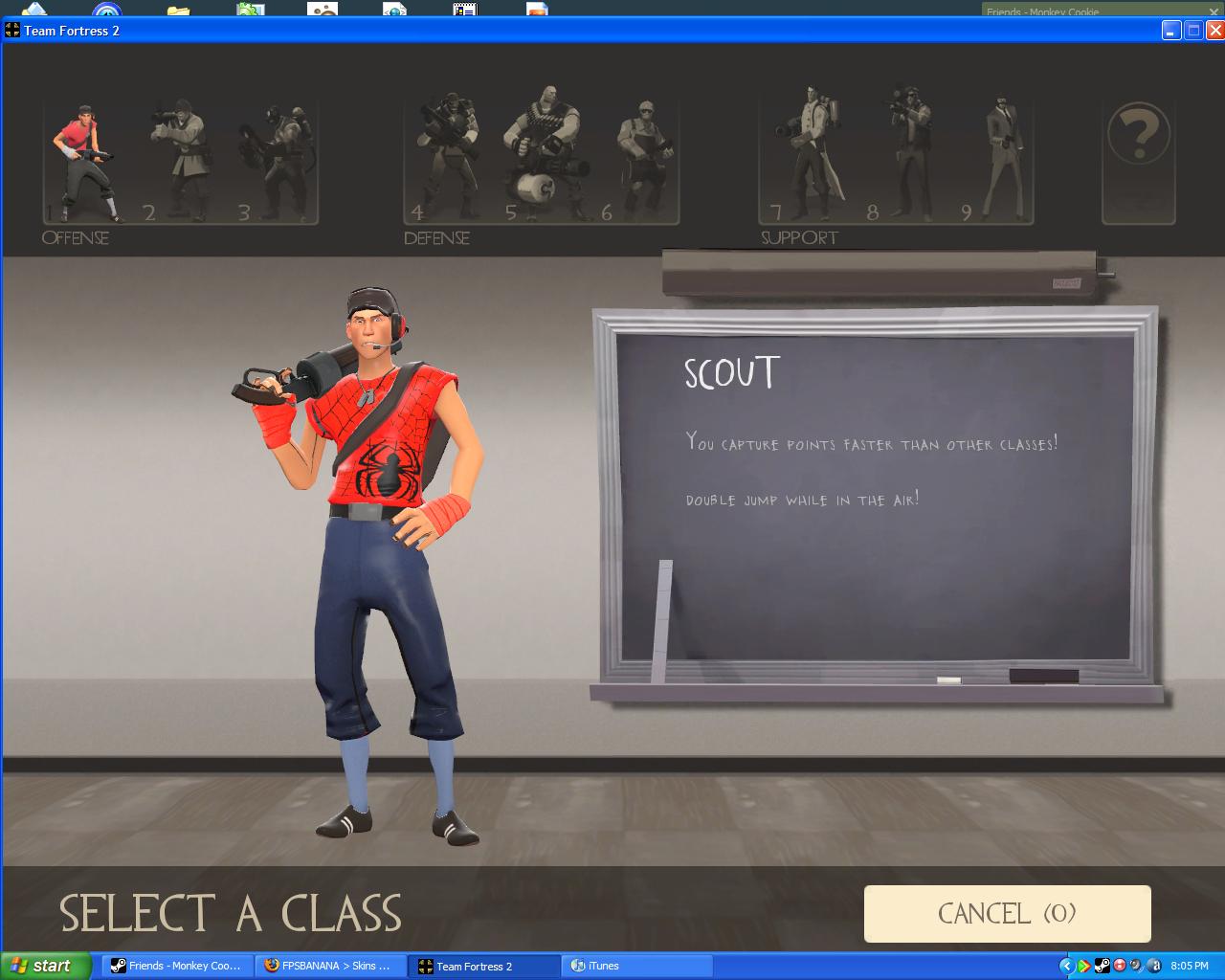Check the clock showing 8:05 PM
This screenshot has height=980, width=1225.
1190,966
